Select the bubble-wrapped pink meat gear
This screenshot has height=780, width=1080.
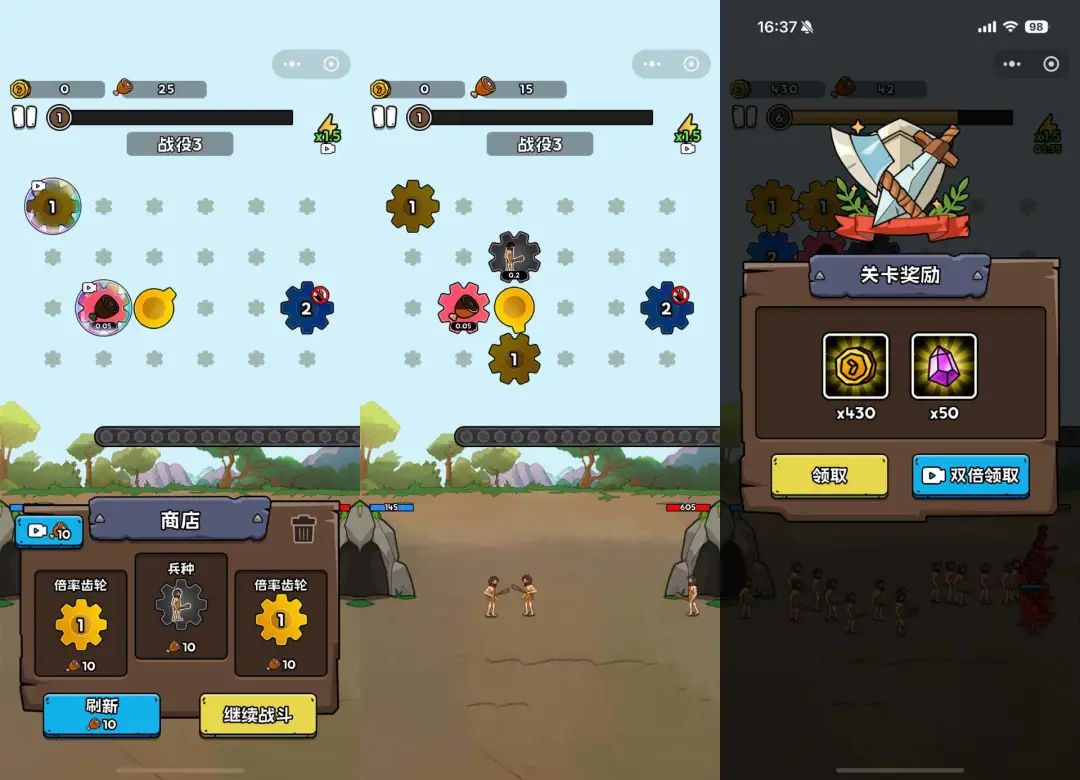click(x=104, y=307)
